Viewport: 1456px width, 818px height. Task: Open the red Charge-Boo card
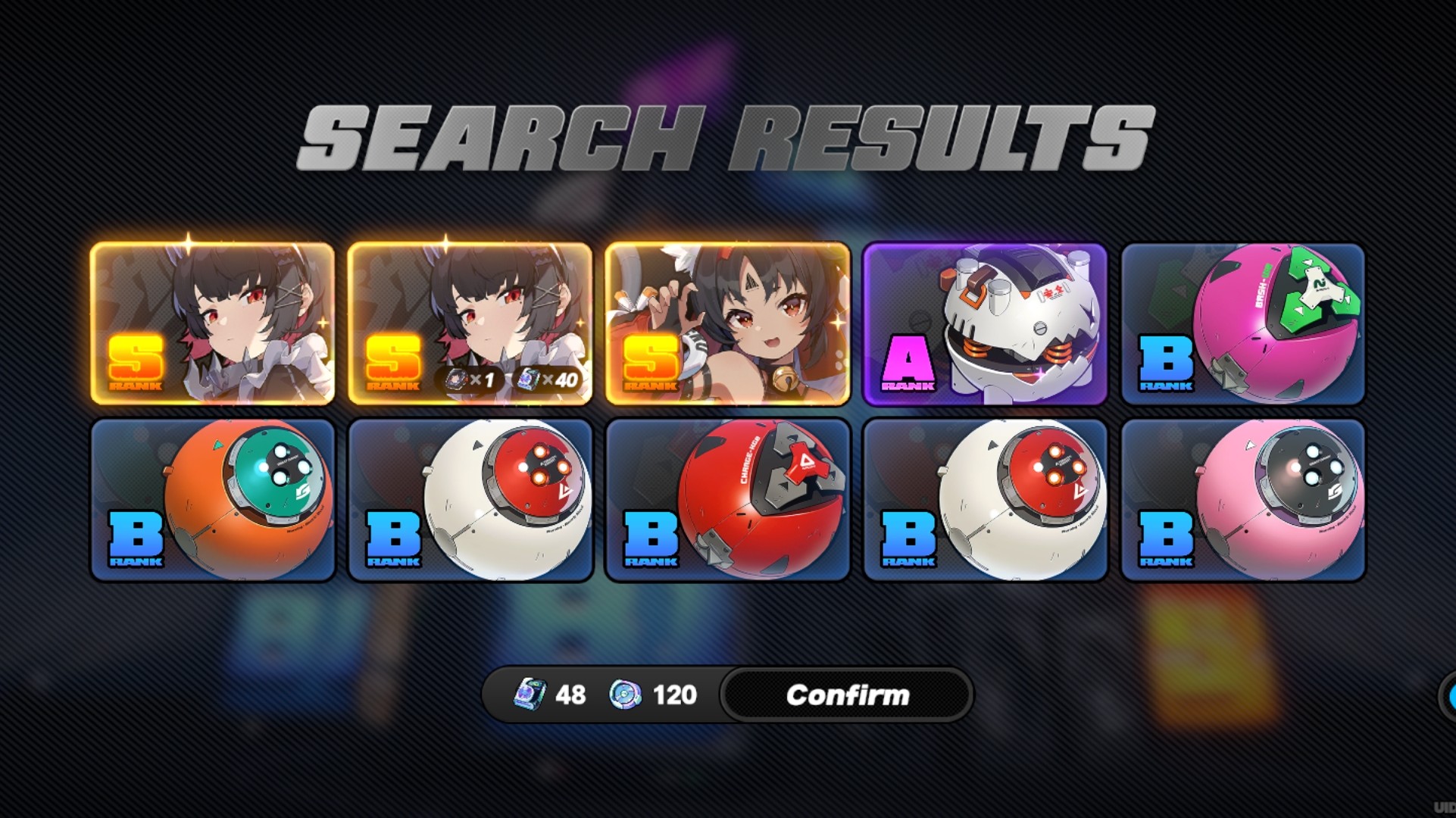tap(727, 500)
